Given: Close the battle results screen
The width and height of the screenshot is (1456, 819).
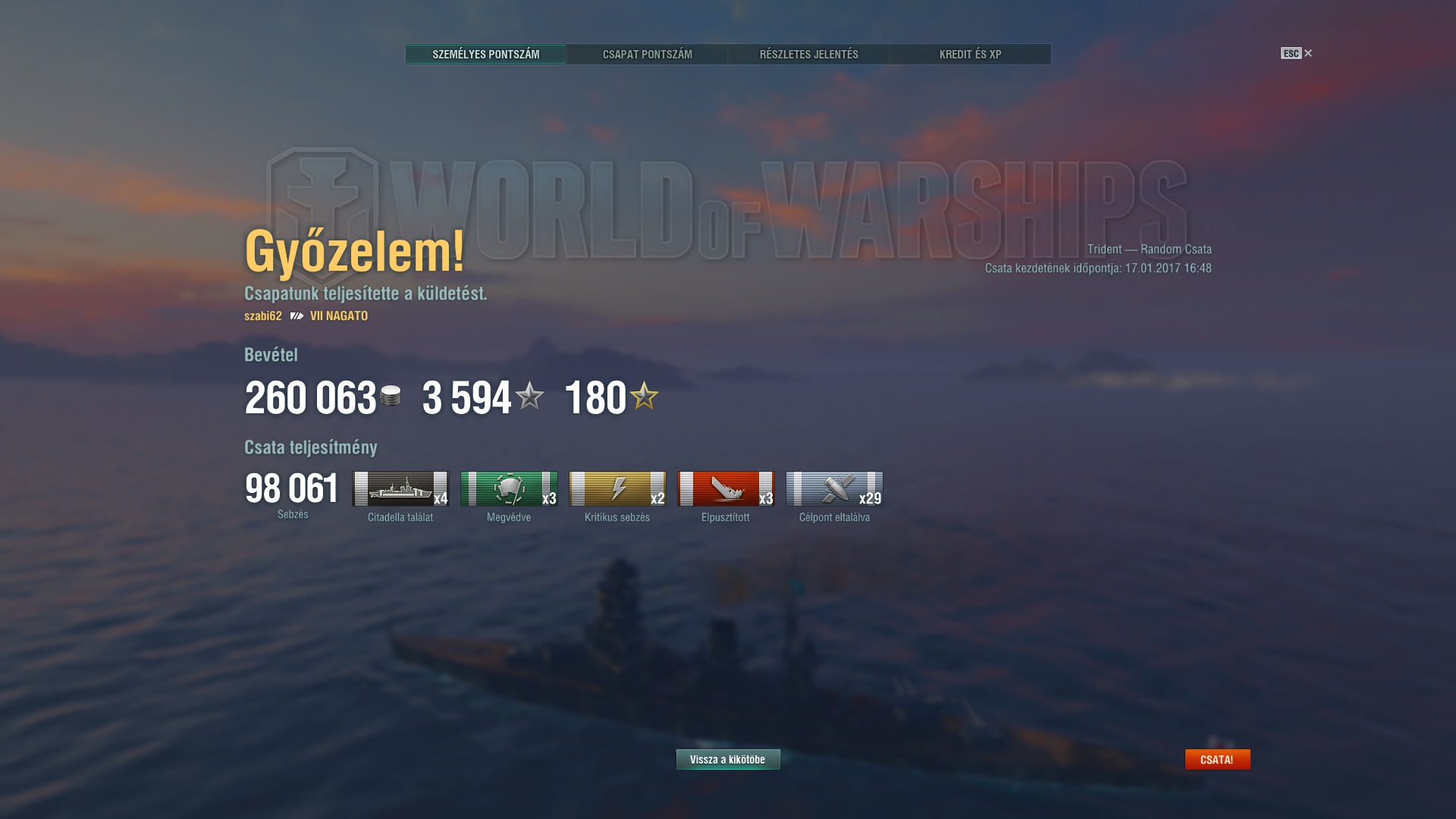Looking at the screenshot, I should pyautogui.click(x=1297, y=53).
